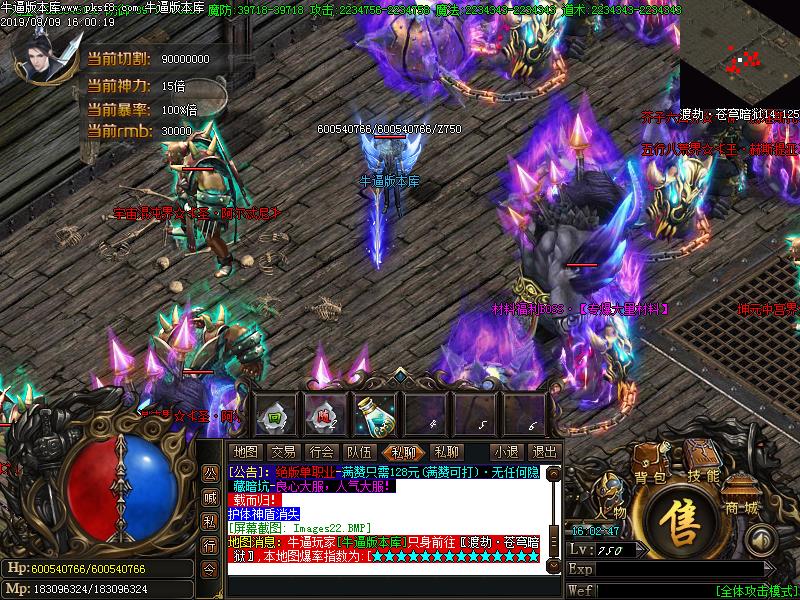This screenshot has height=600, width=800.
Task: Open the 技能 skills book
Action: pos(703,476)
